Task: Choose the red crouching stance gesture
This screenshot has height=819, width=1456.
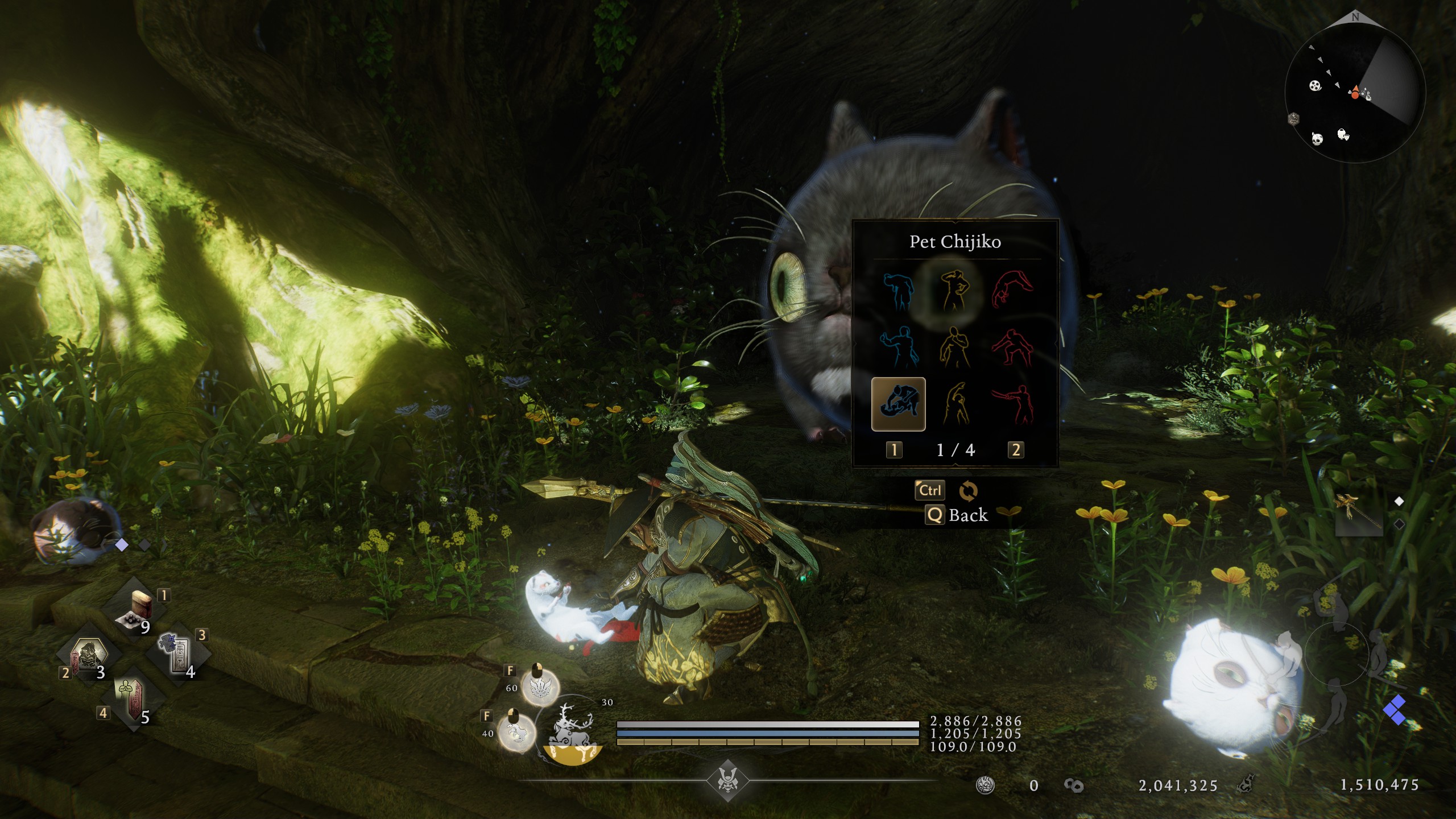Action: 1012,347
